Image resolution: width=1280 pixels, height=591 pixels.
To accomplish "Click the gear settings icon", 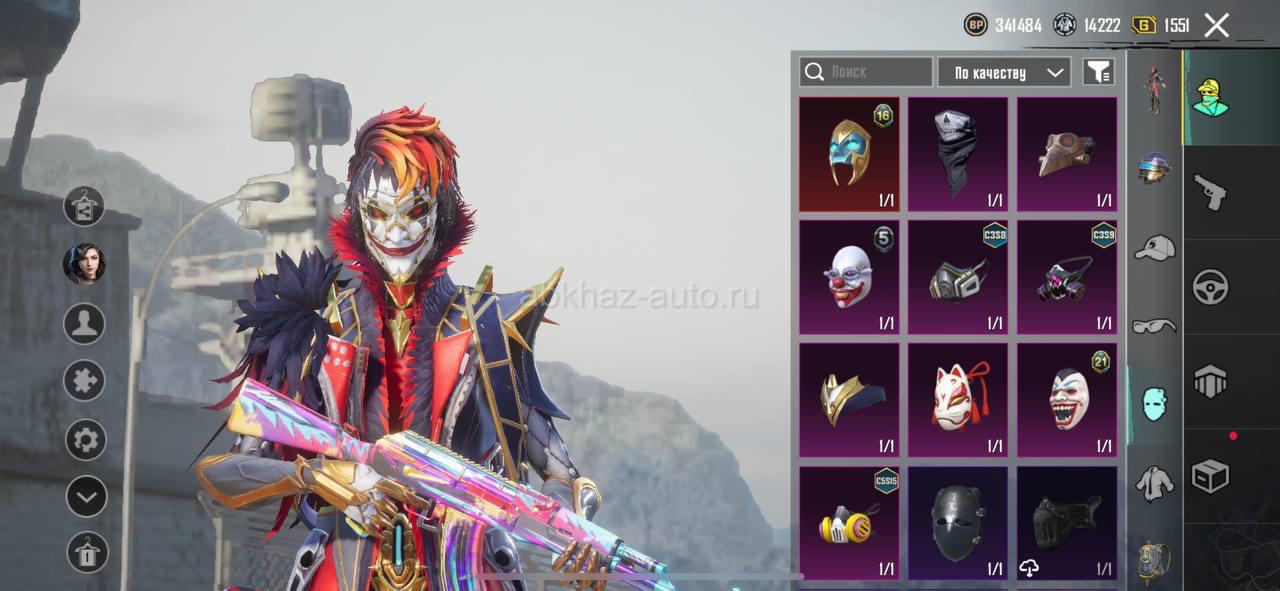I will pos(85,440).
